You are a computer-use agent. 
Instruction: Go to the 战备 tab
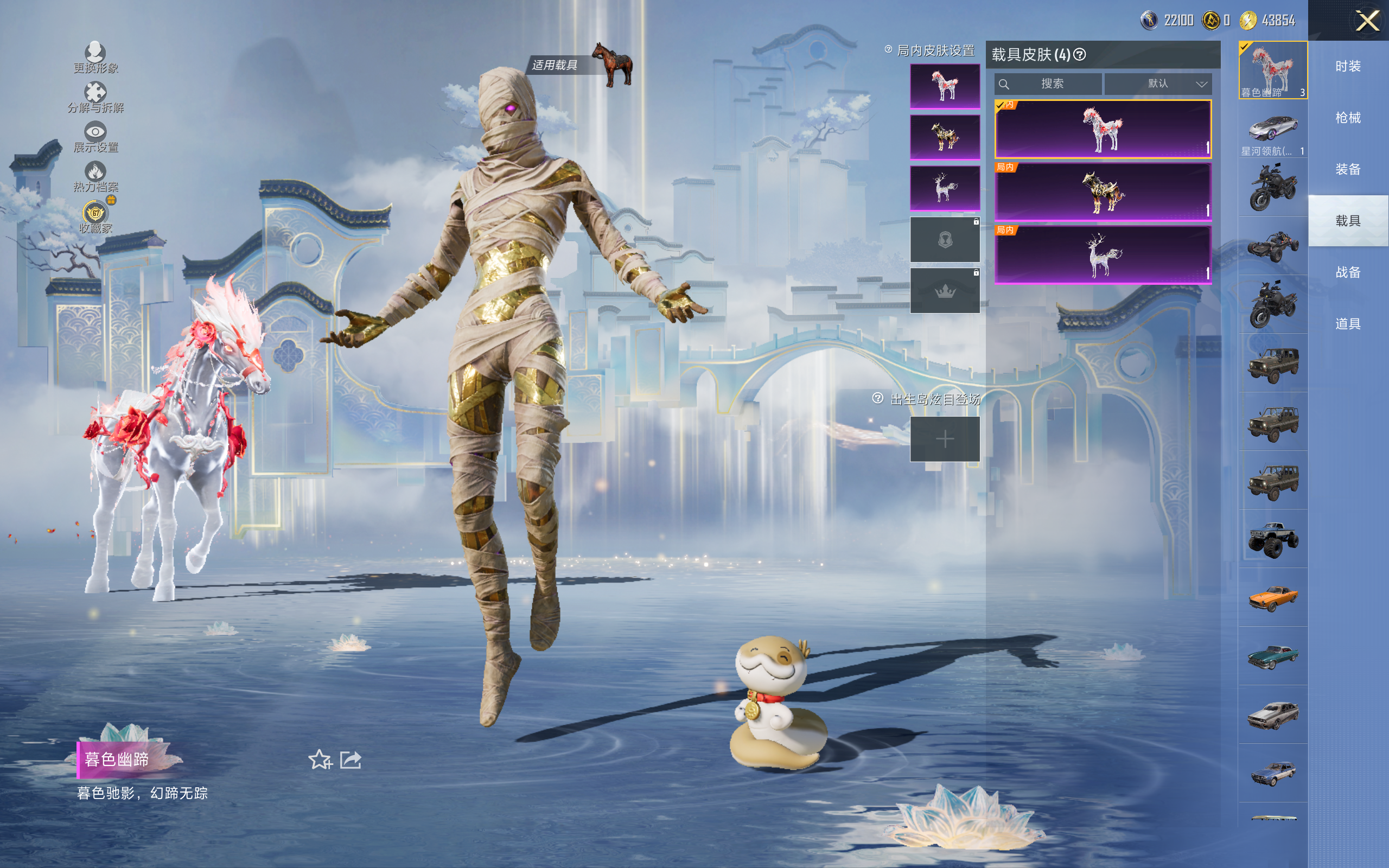pyautogui.click(x=1348, y=272)
